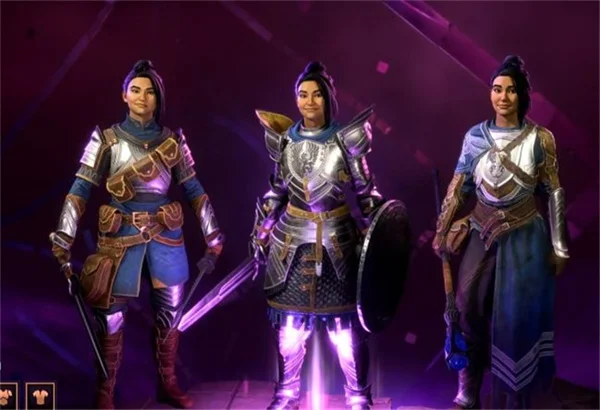
Task: Select the pauldron armor icon cut off by the screen edge
Action: [x=7, y=397]
